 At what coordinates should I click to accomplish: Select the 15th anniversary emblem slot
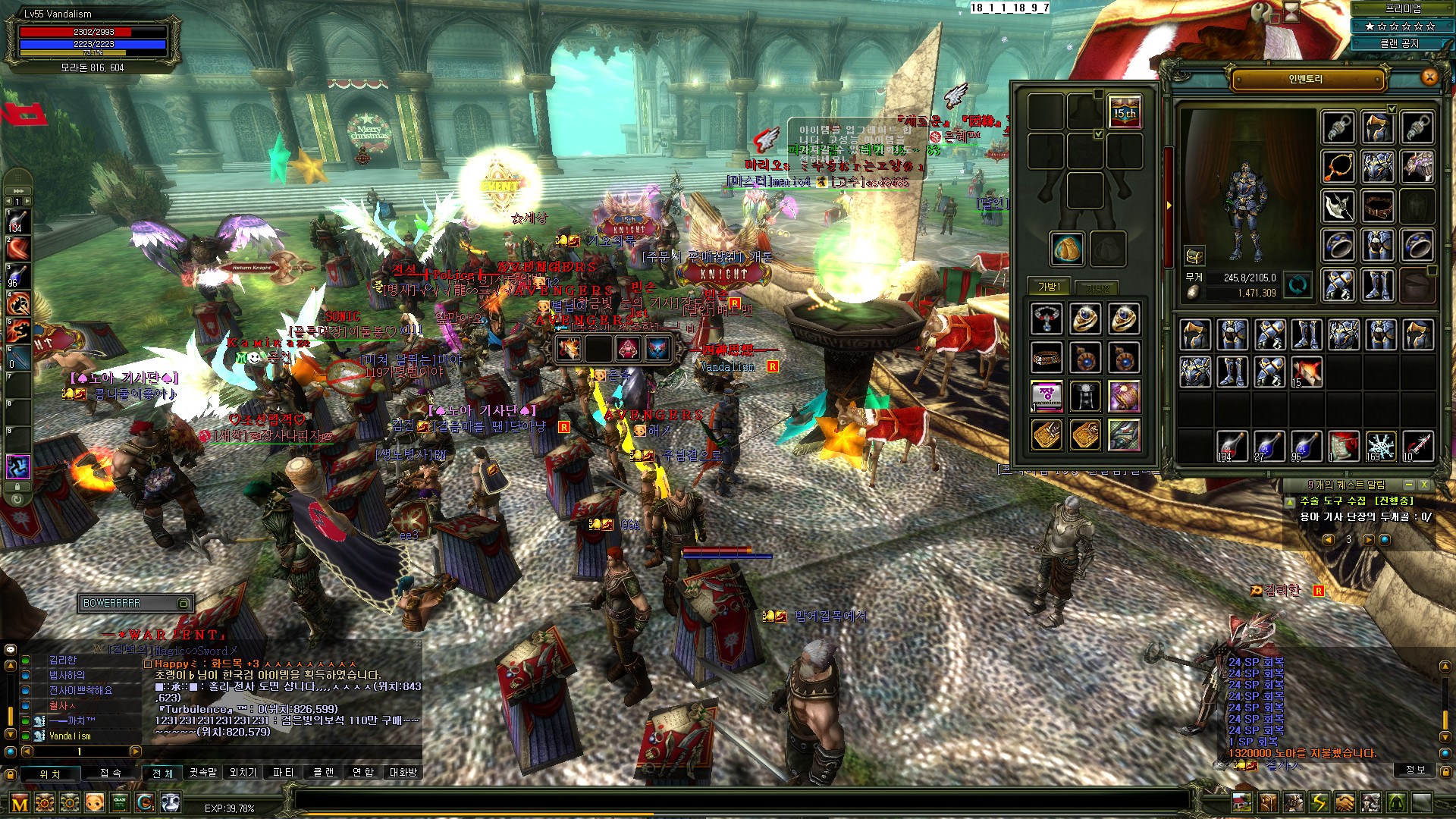(x=1125, y=112)
